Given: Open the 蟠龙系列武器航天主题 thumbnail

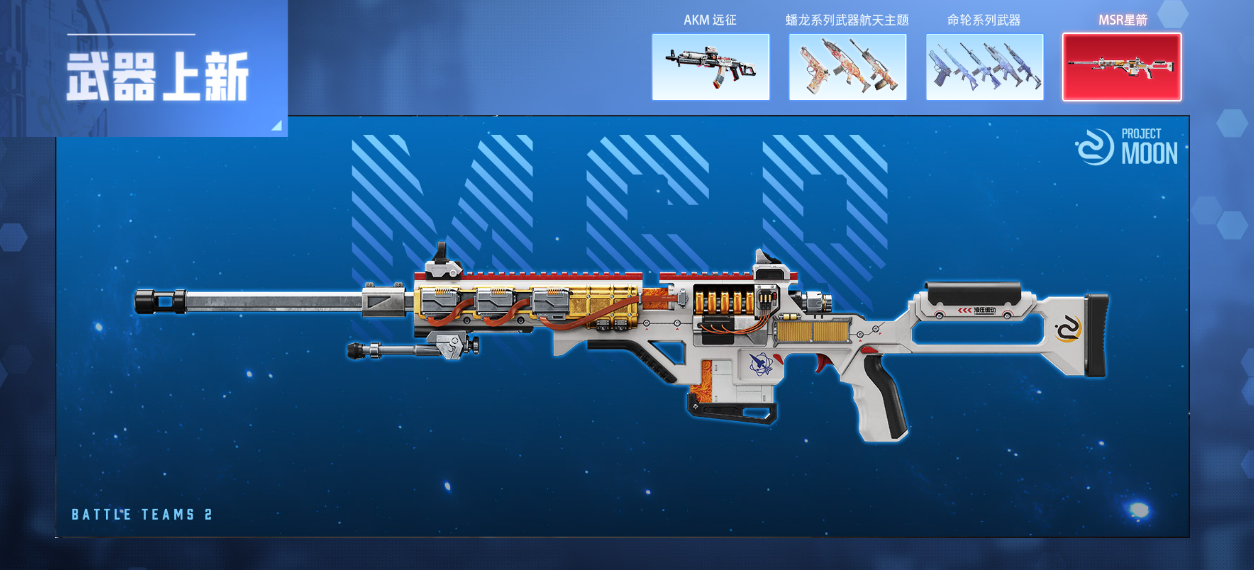Looking at the screenshot, I should tap(847, 67).
